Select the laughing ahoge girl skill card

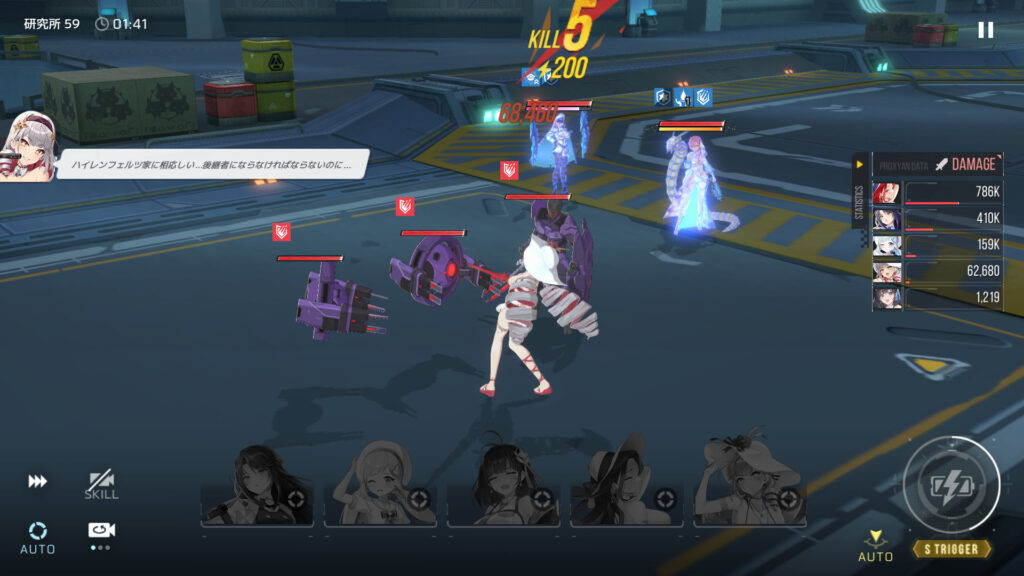click(503, 486)
